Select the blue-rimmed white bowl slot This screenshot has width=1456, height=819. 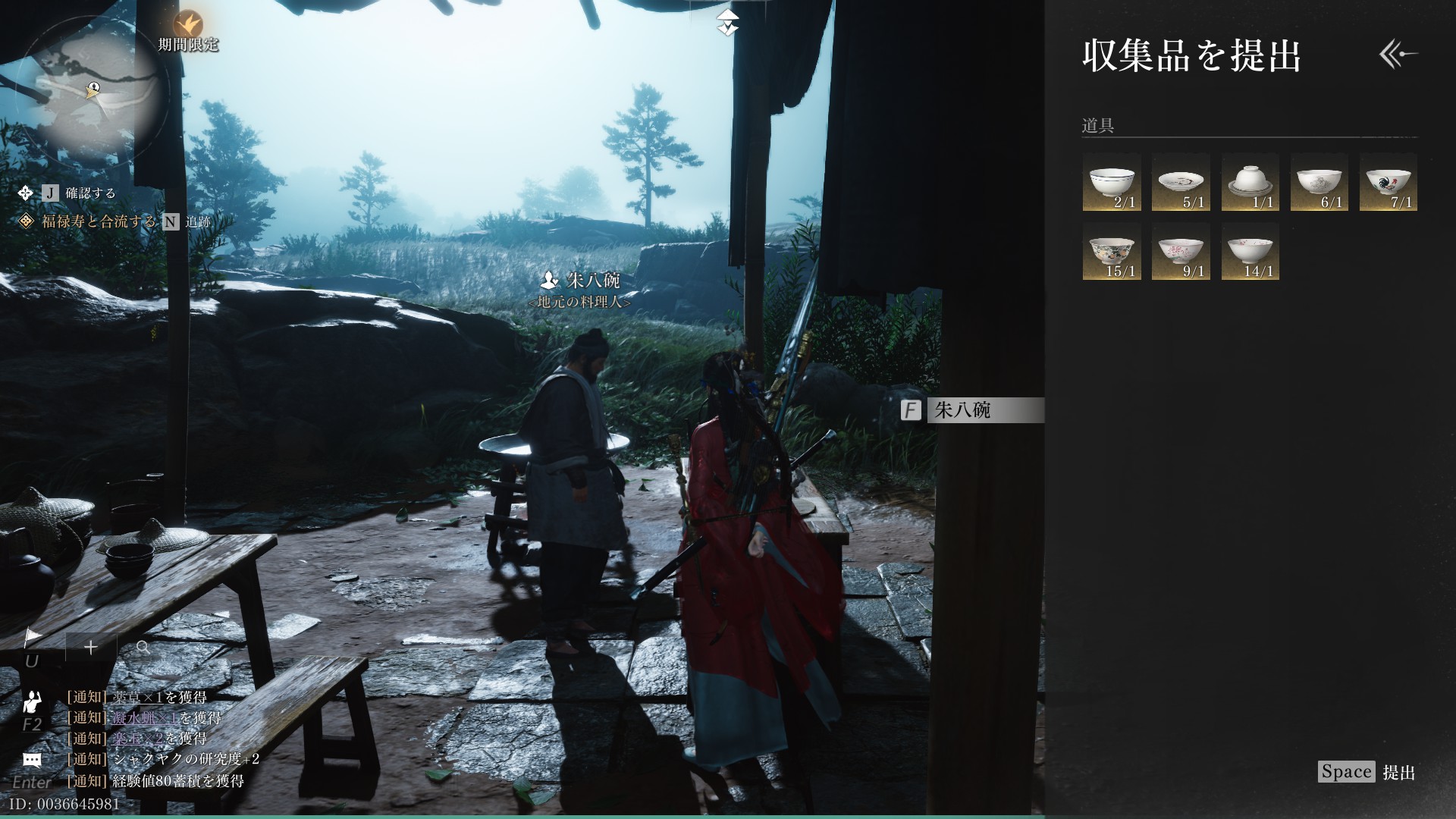(1112, 183)
